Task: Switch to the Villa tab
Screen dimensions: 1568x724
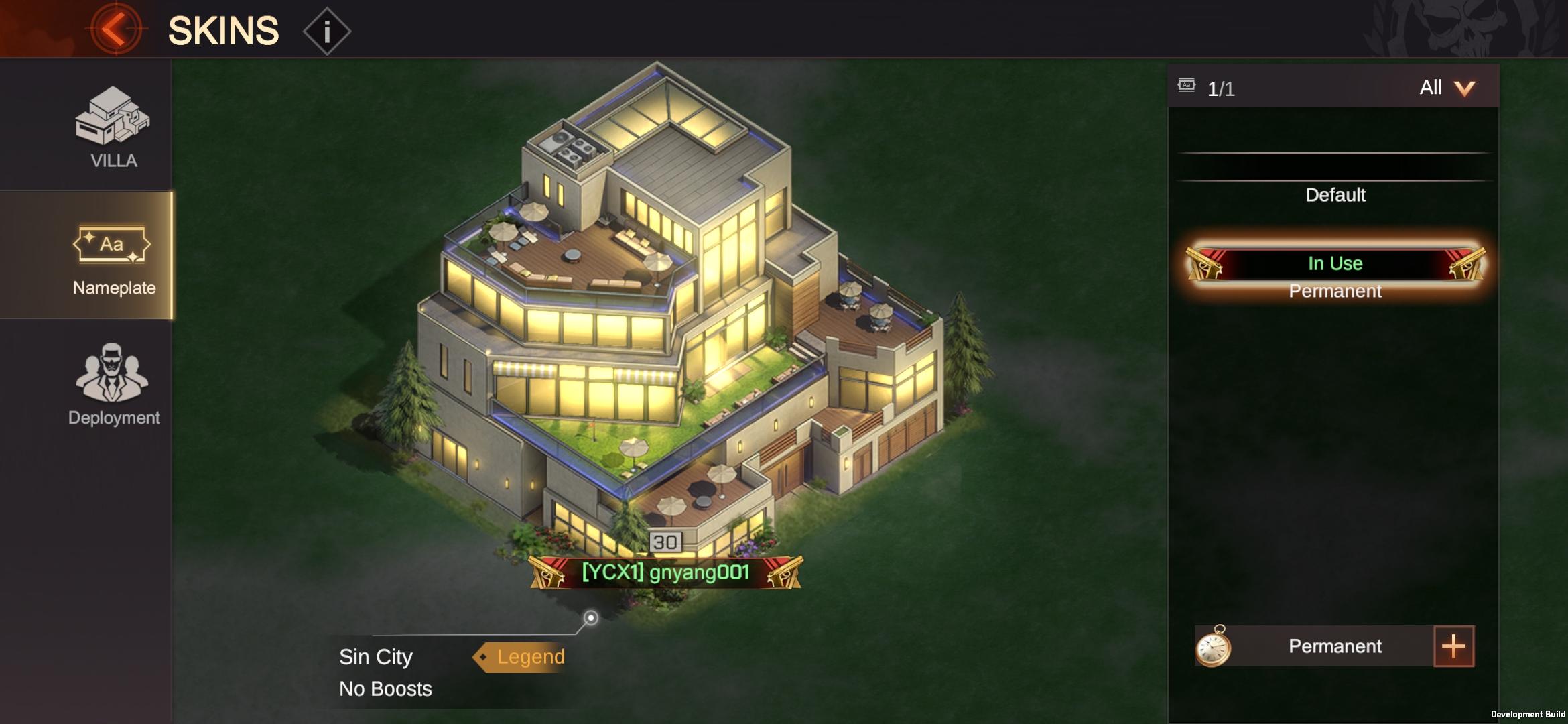Action: [x=113, y=127]
